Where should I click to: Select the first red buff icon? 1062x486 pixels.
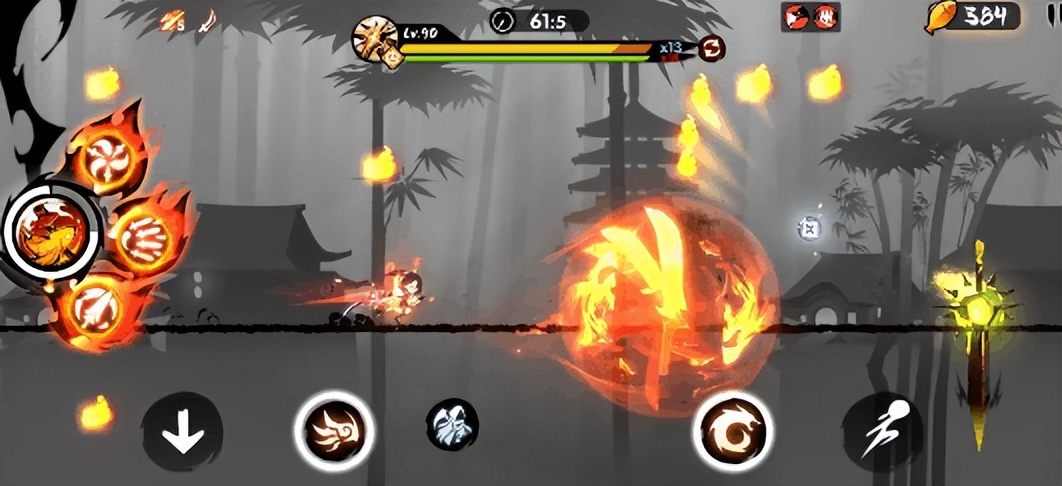(x=797, y=16)
